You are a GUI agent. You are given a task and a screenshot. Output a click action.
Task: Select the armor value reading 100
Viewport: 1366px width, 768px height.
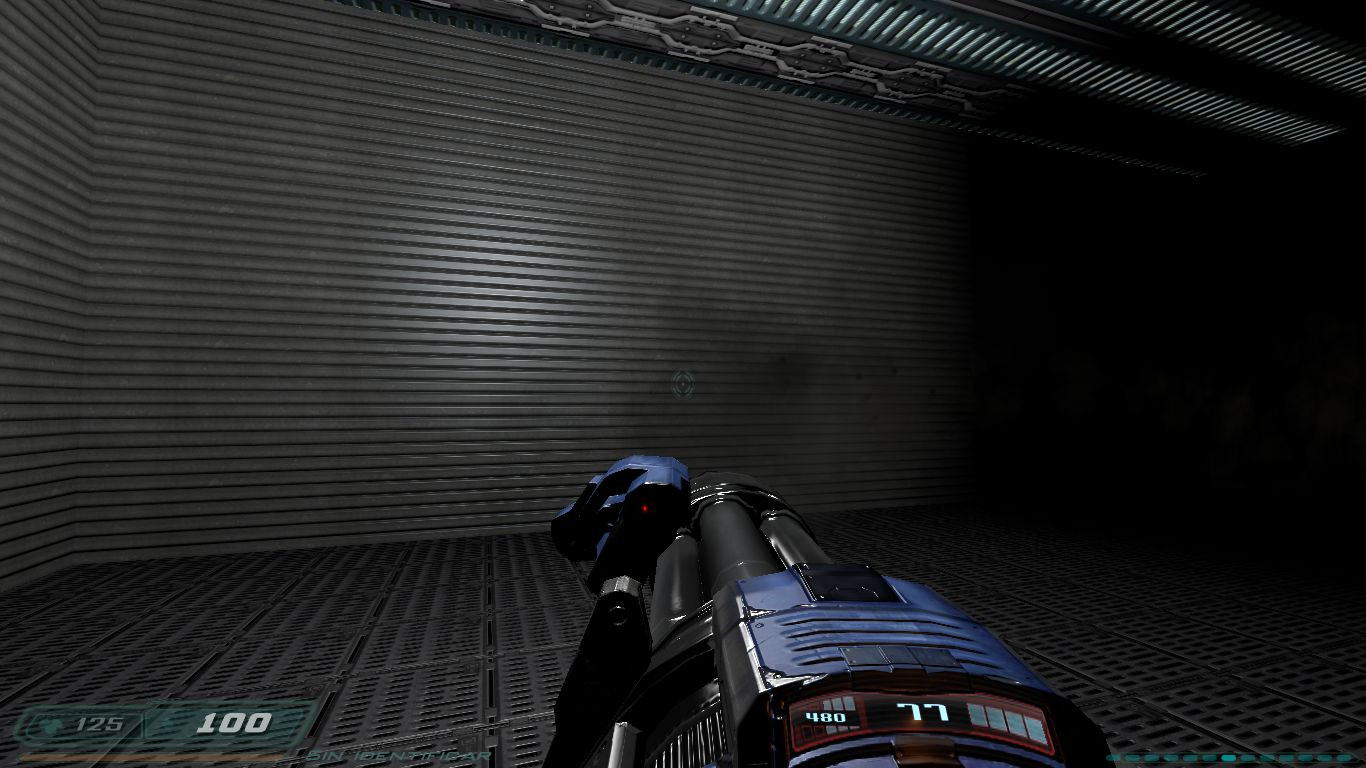(x=234, y=722)
